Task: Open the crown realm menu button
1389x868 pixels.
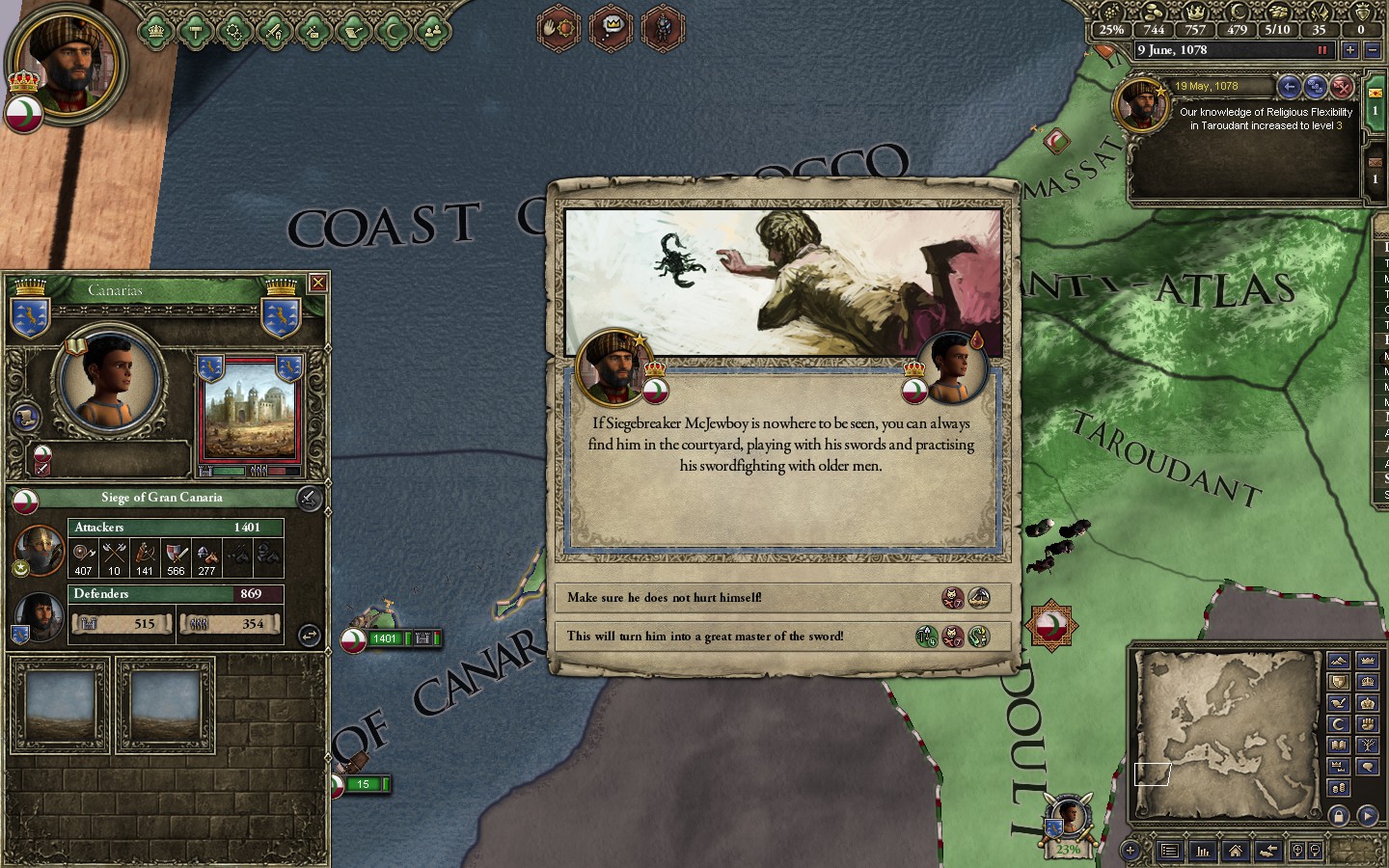Action: (x=155, y=32)
